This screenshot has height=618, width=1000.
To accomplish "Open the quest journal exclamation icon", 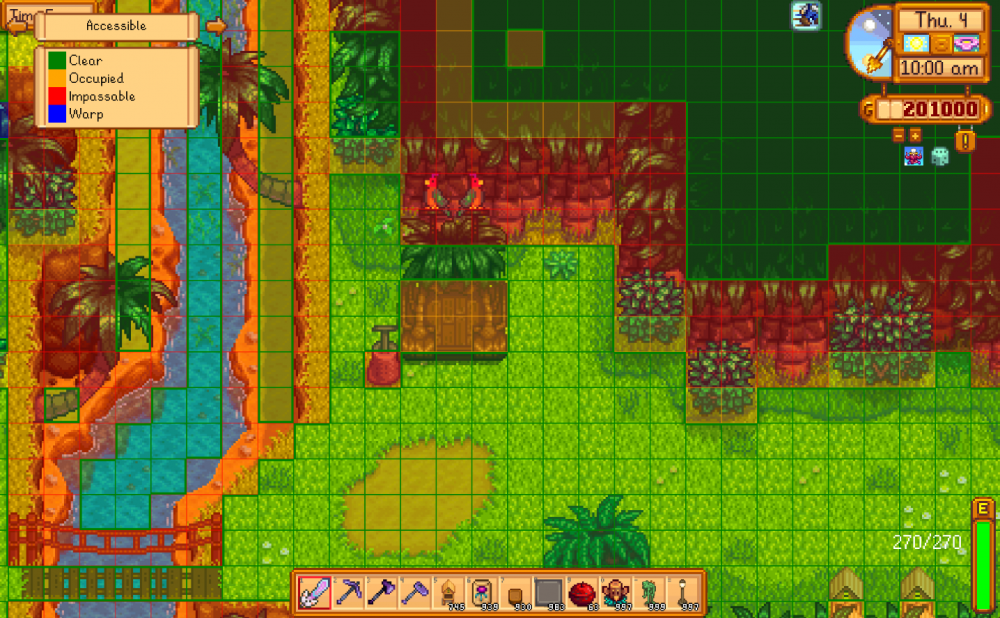I will tap(964, 140).
